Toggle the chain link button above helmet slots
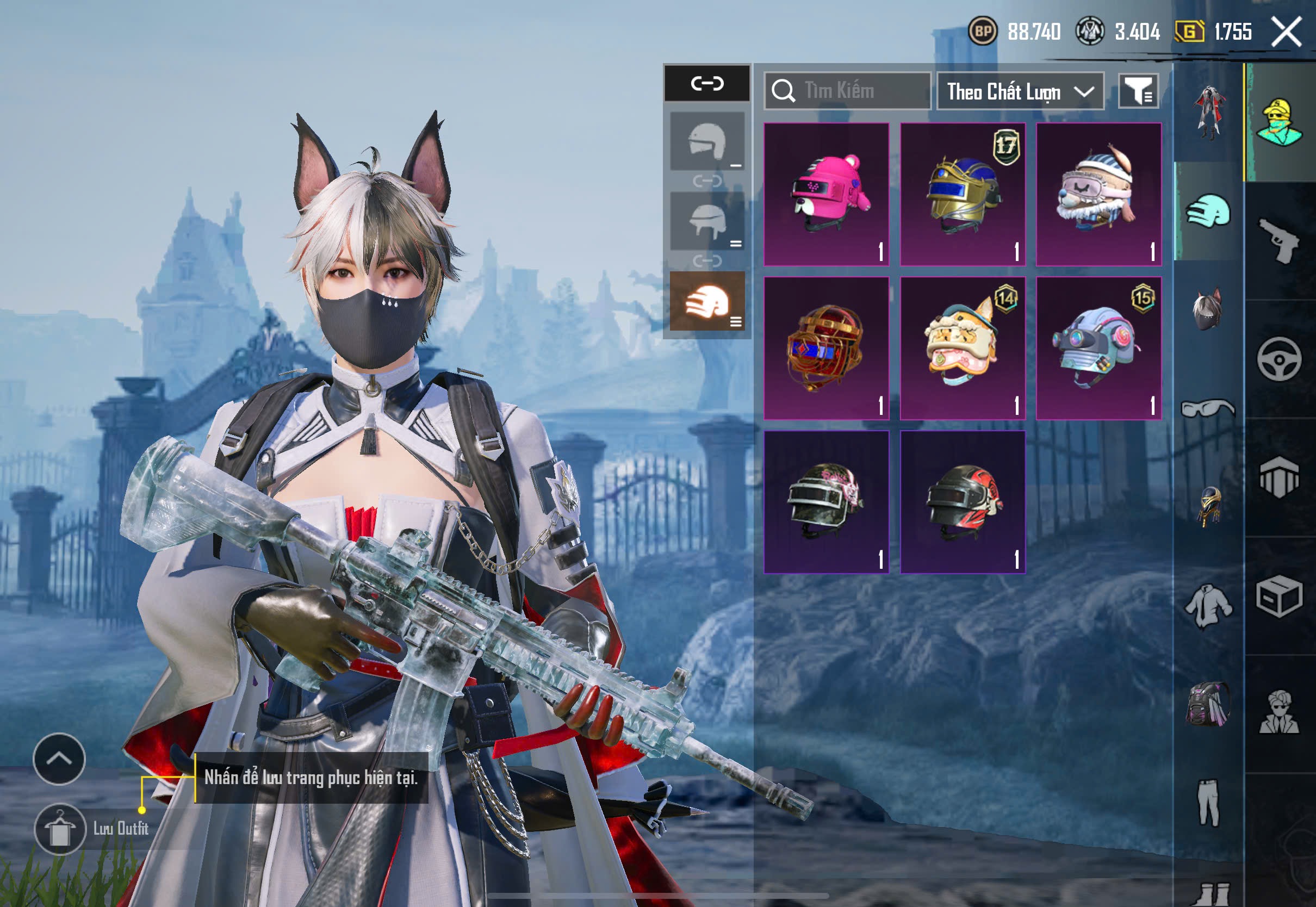This screenshot has width=1316, height=907. (x=707, y=84)
